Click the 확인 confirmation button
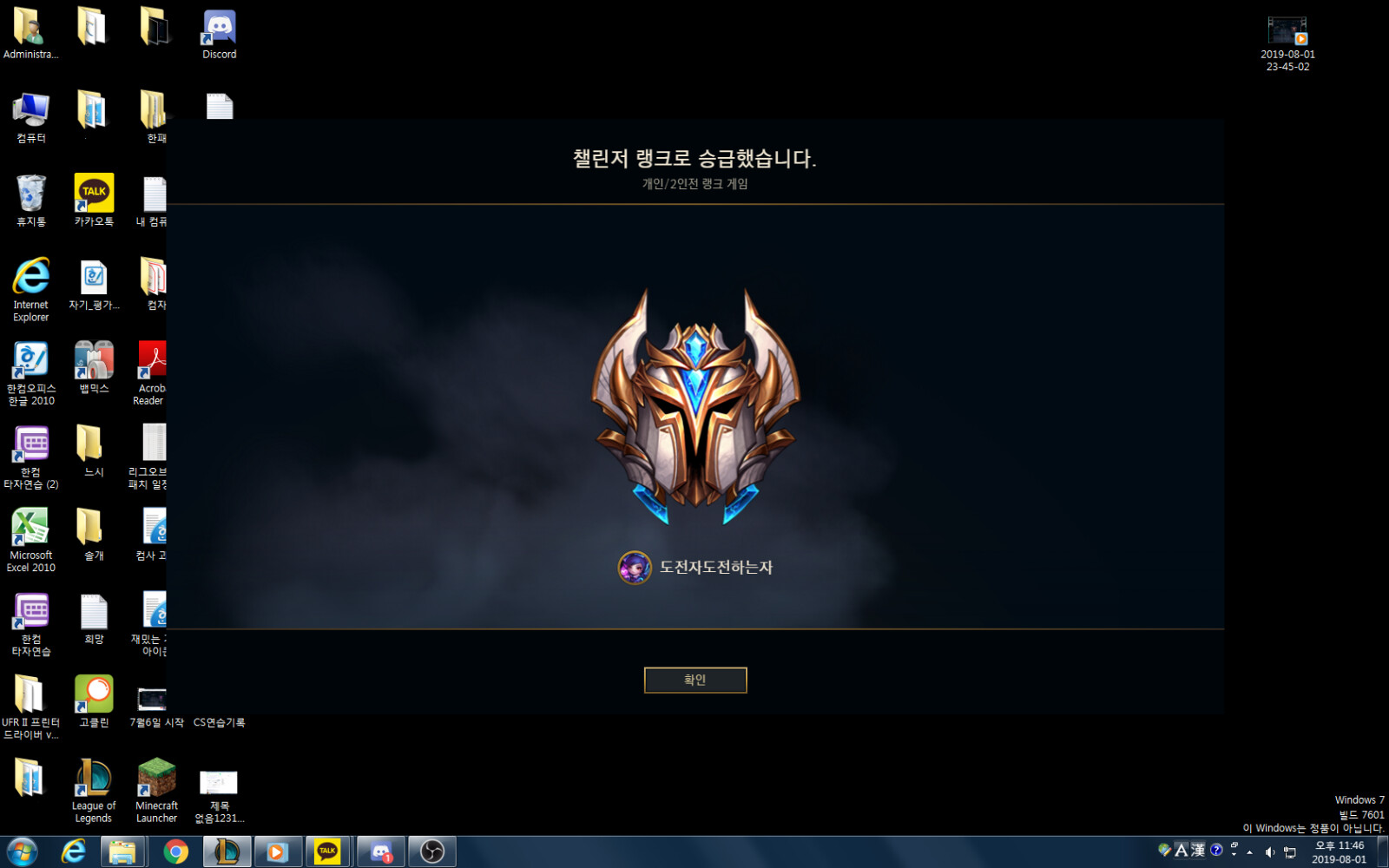Image resolution: width=1389 pixels, height=868 pixels. point(694,680)
